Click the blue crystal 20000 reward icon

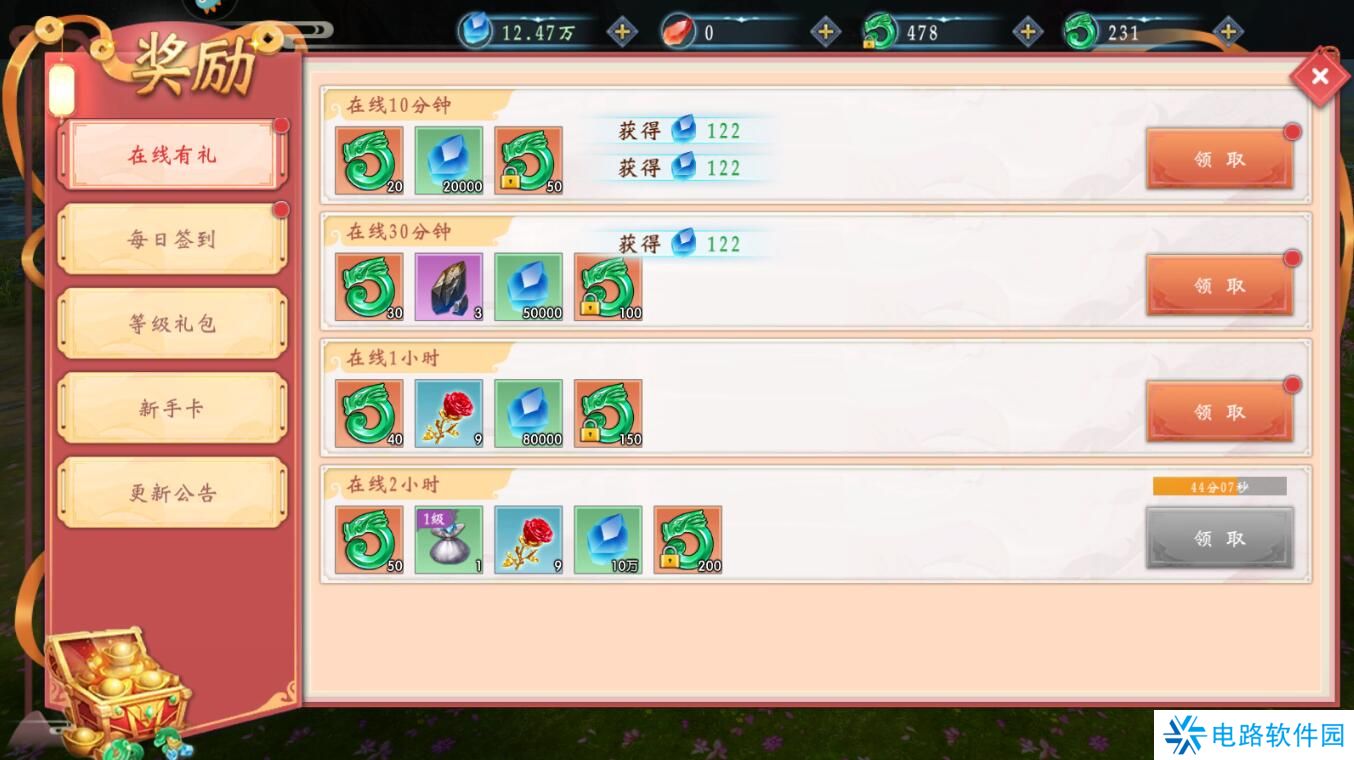click(449, 159)
